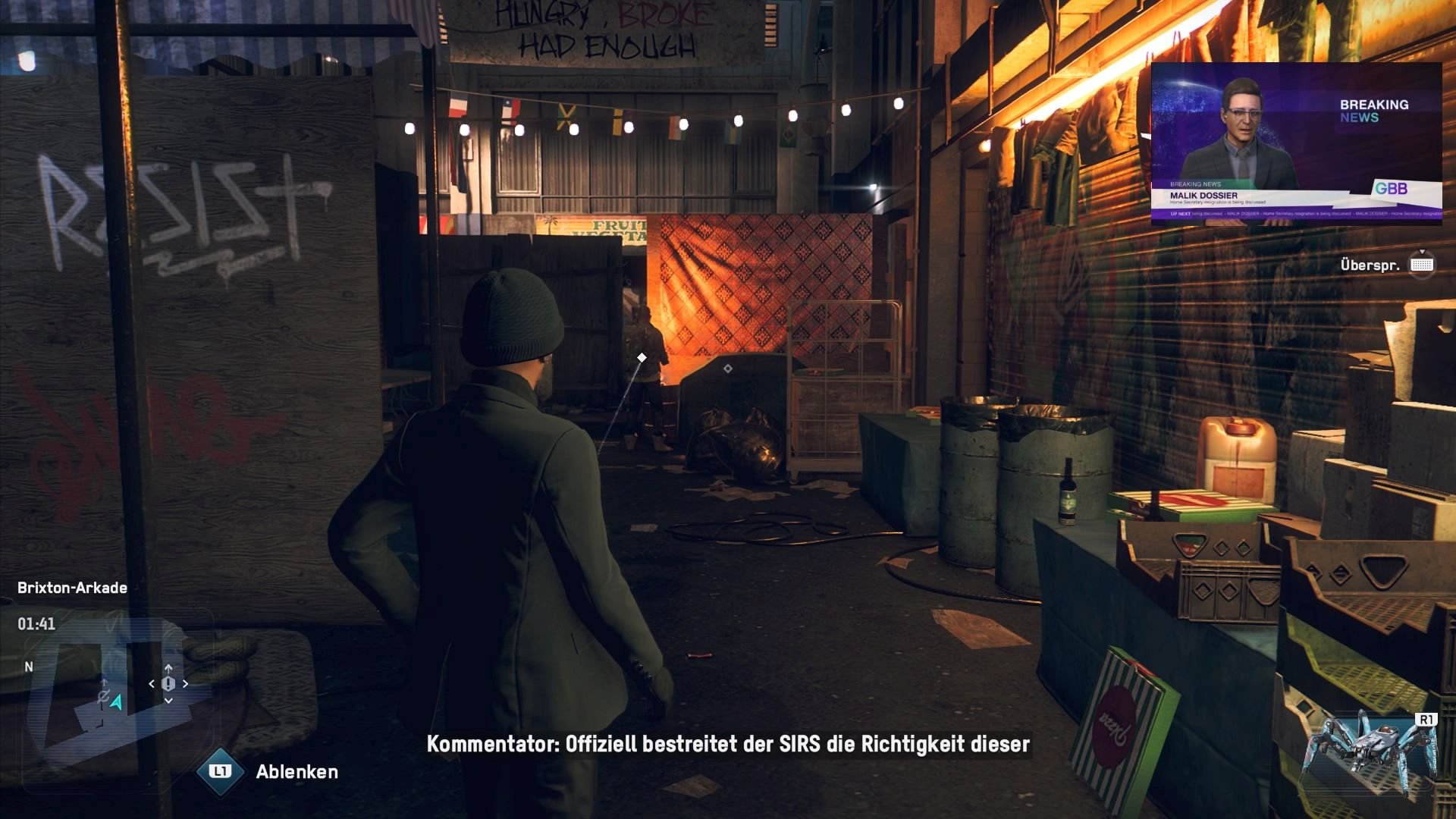
Task: Click the right chevron beside the minimap hexagon
Action: coord(185,684)
